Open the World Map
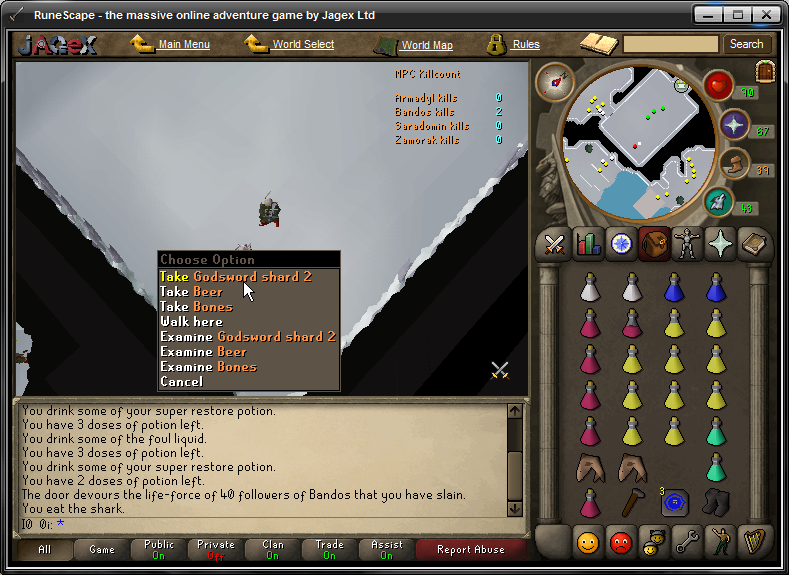789x575 pixels. (426, 45)
